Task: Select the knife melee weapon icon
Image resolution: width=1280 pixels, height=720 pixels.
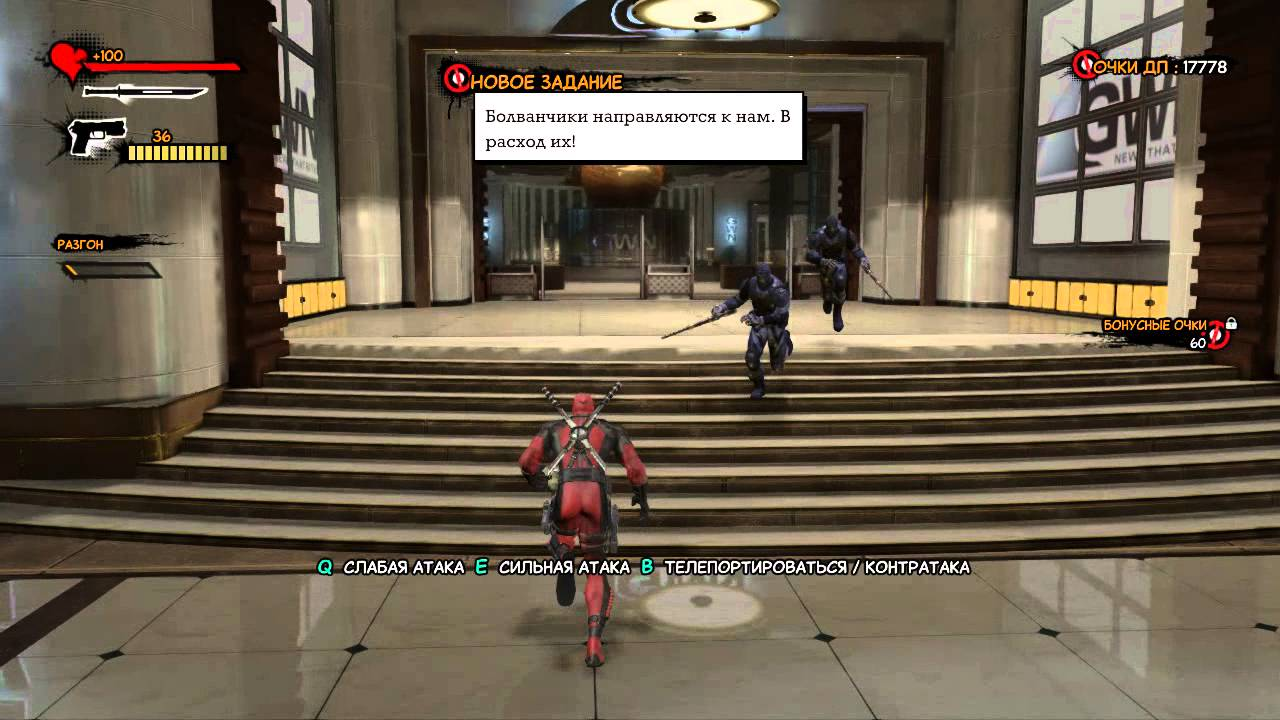Action: 144,92
